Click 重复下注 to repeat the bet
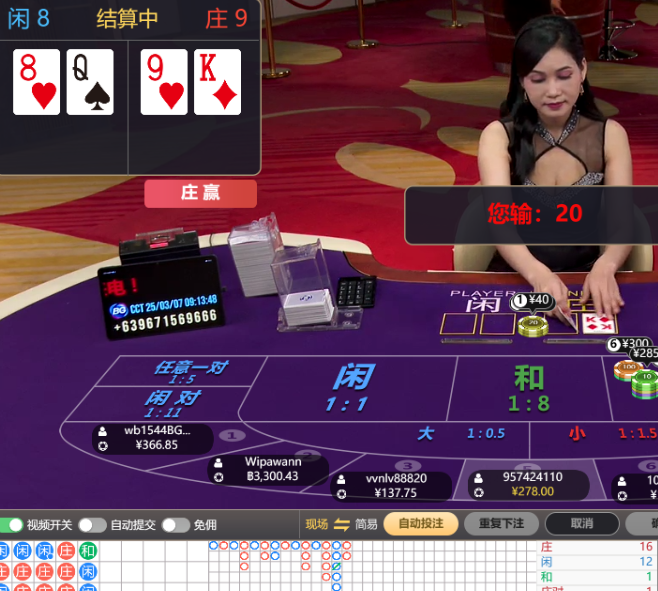Viewport: 658px width, 591px height. (501, 523)
